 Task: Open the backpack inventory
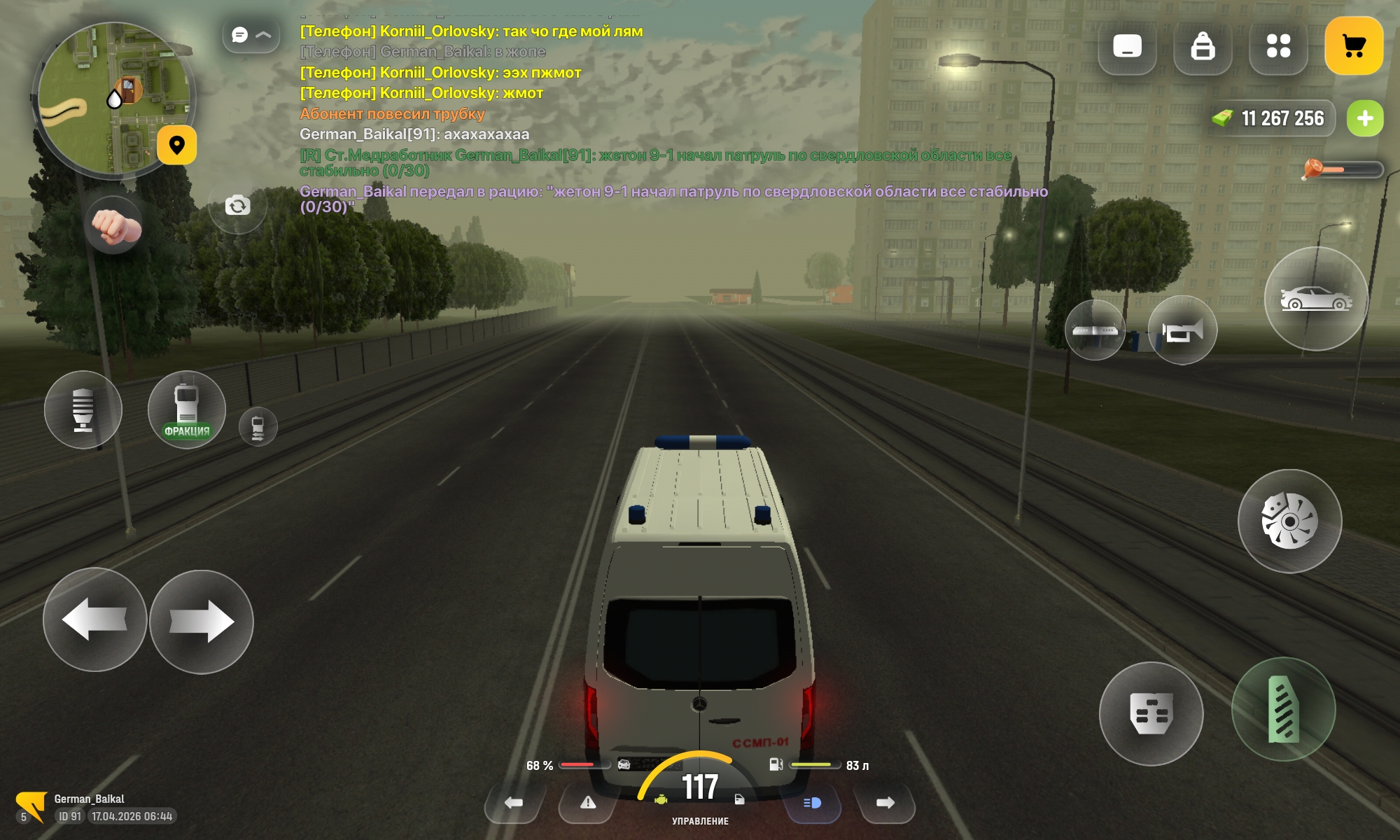1203,47
